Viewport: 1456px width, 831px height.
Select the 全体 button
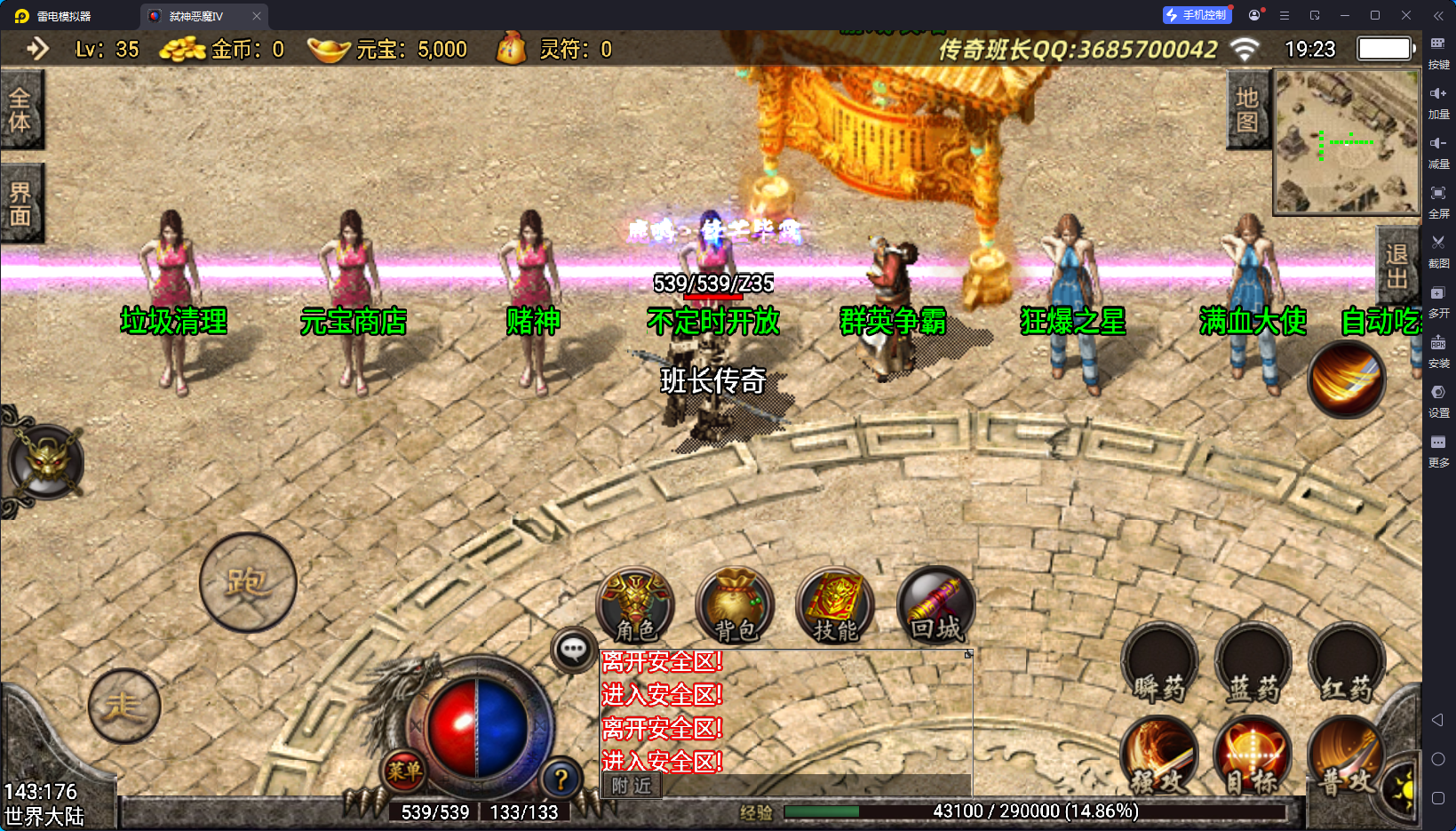[20, 110]
